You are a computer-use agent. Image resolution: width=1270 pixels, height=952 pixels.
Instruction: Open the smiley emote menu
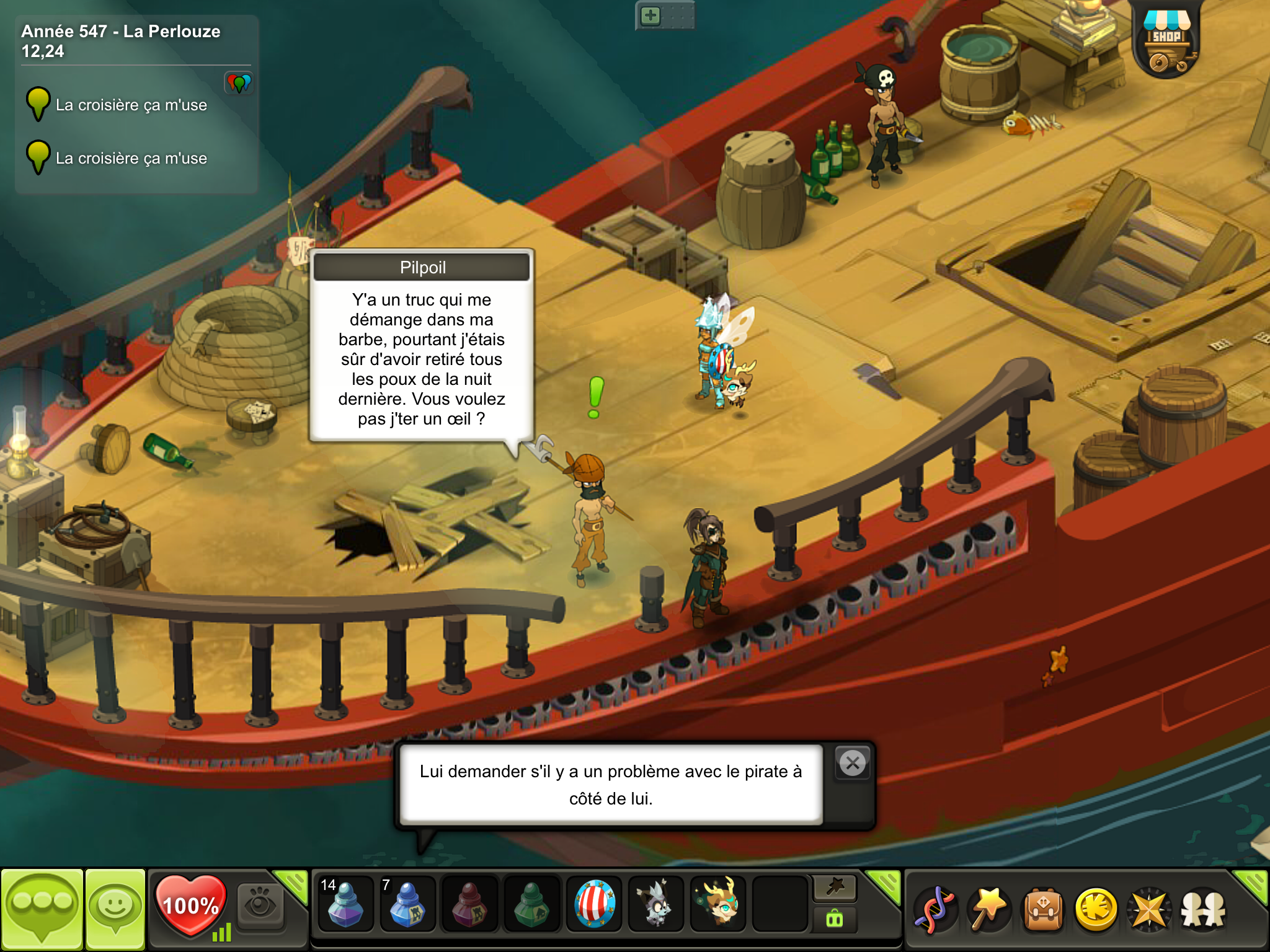click(x=115, y=908)
